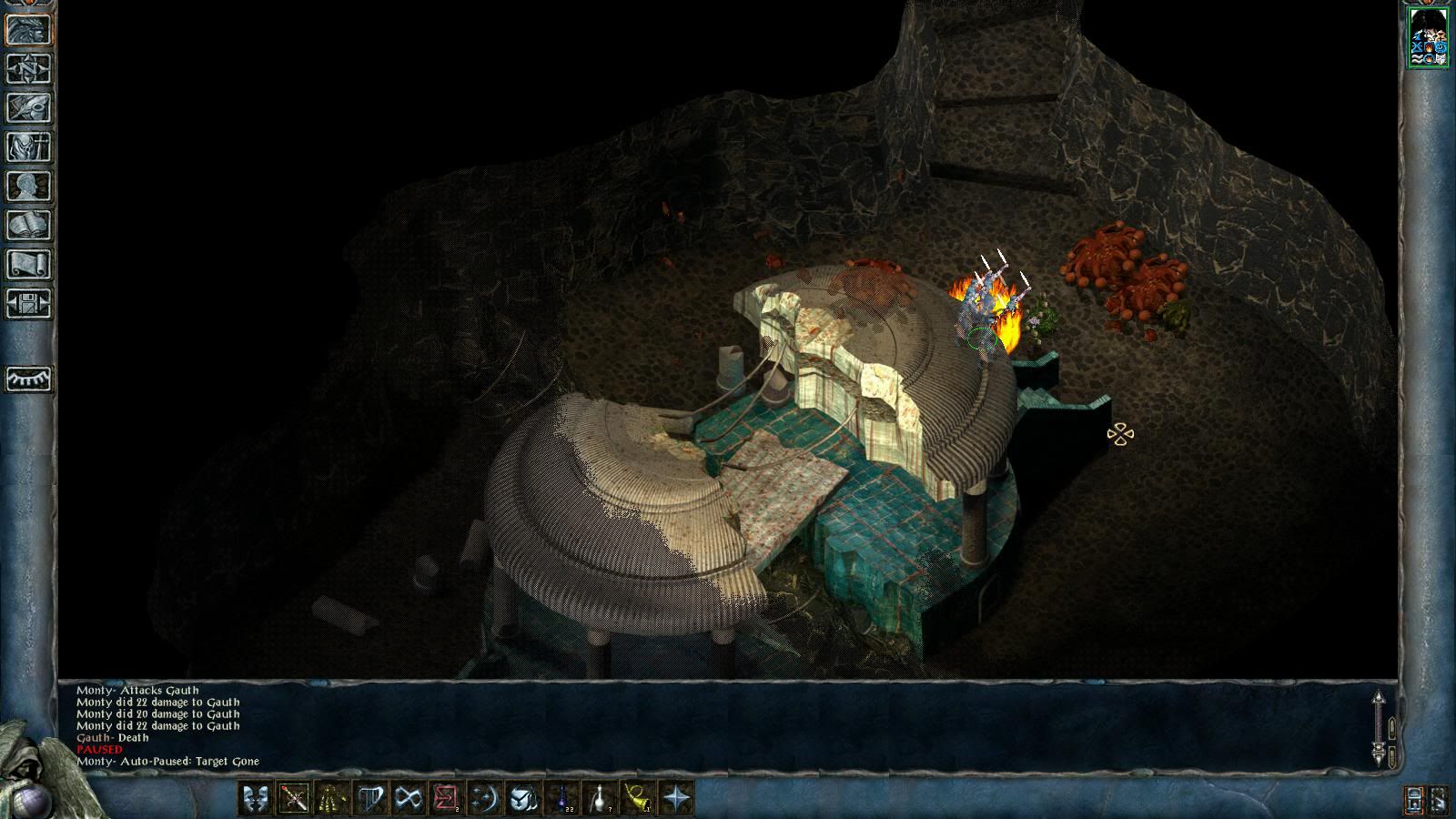The width and height of the screenshot is (1456, 819).
Task: Open special abilities with the star icon
Action: click(x=676, y=798)
